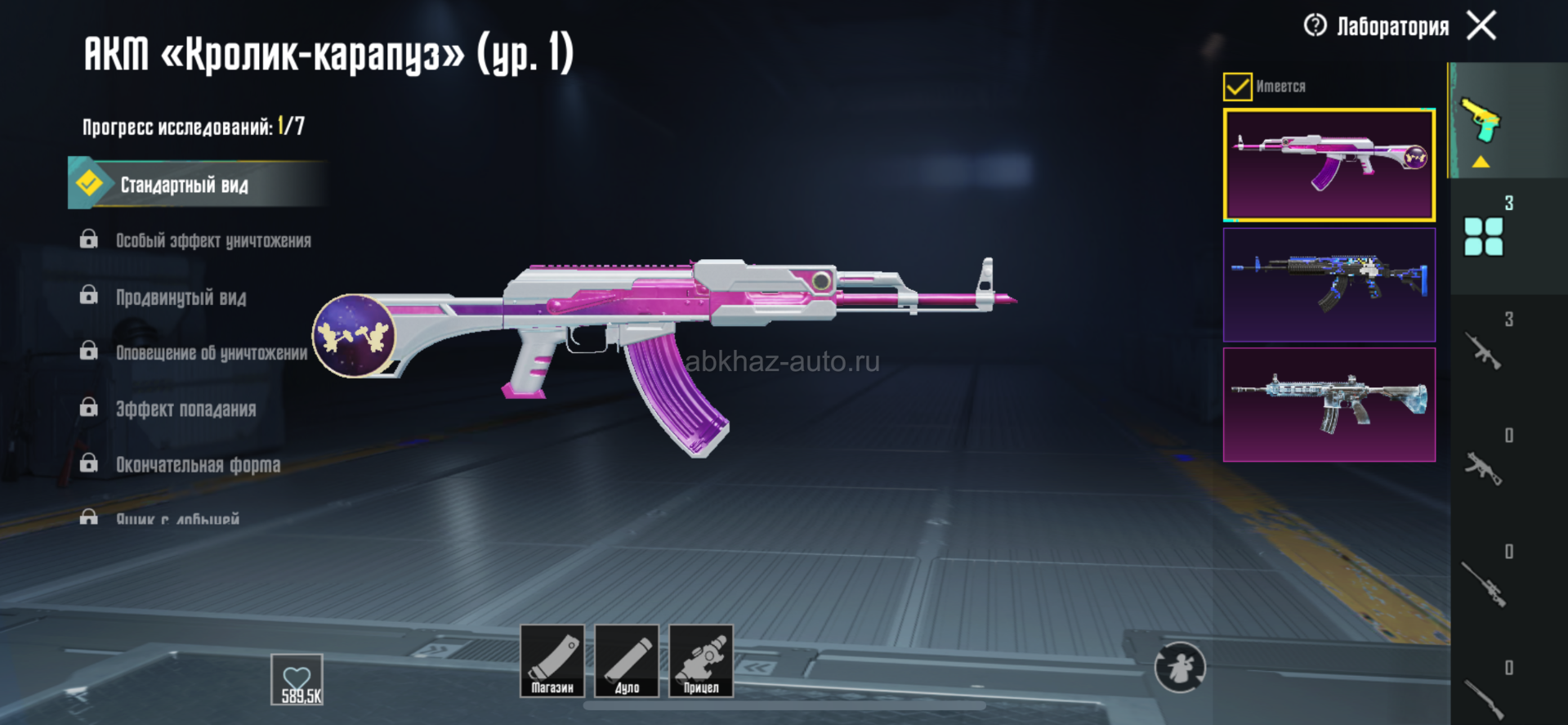Pick the Эффект попадания entry
Viewport: 1568px width, 725px height.
click(185, 409)
